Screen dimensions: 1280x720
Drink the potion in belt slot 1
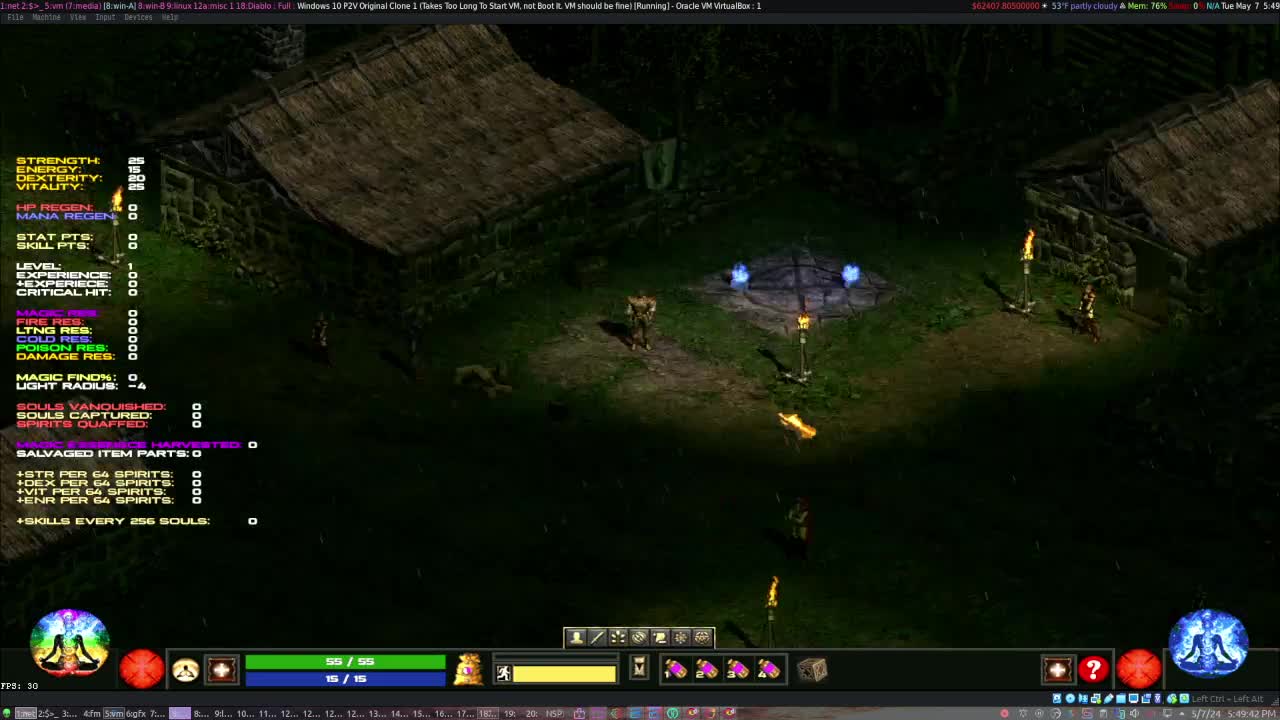[x=675, y=670]
